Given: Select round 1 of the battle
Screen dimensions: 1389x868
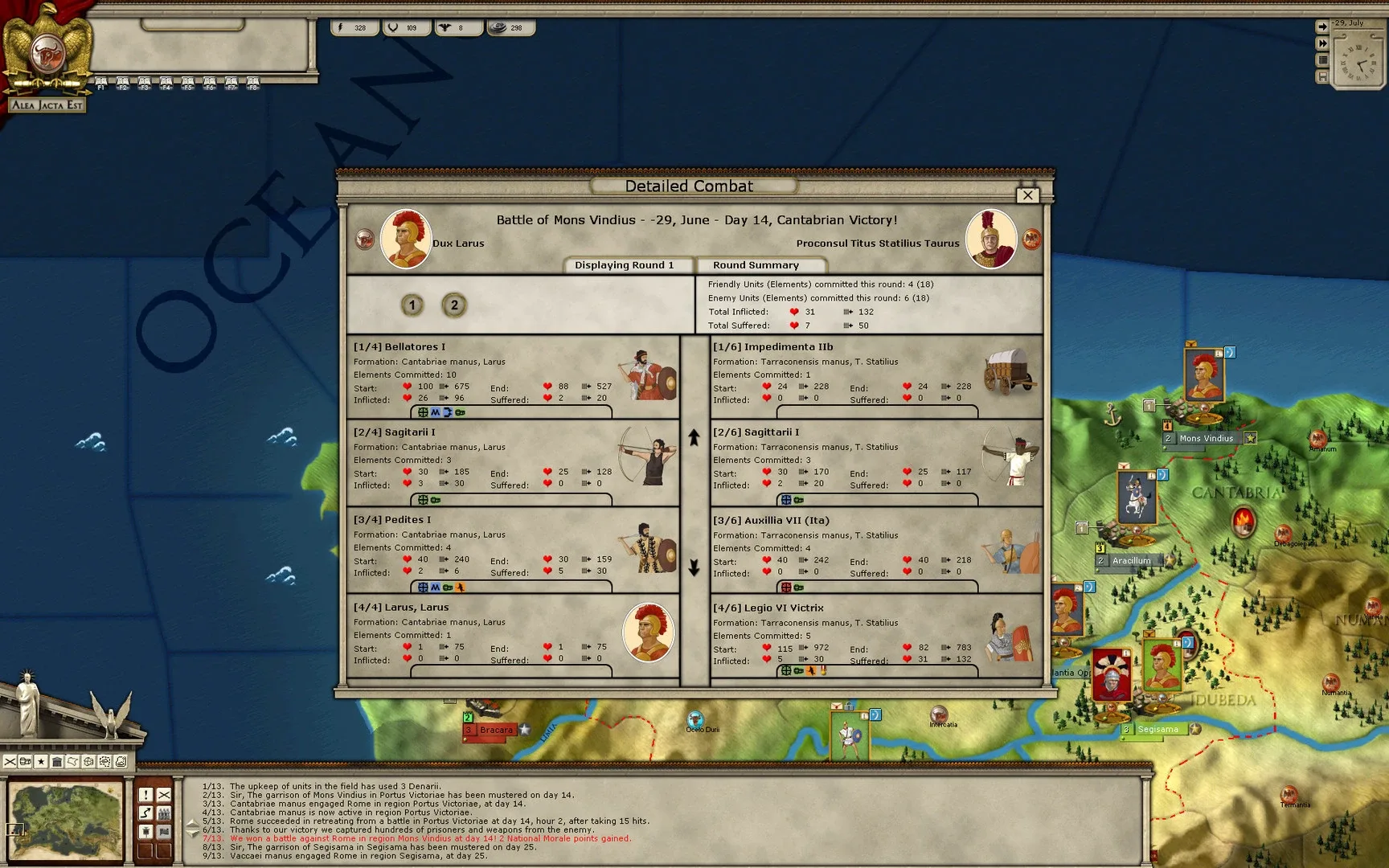Looking at the screenshot, I should pos(412,305).
